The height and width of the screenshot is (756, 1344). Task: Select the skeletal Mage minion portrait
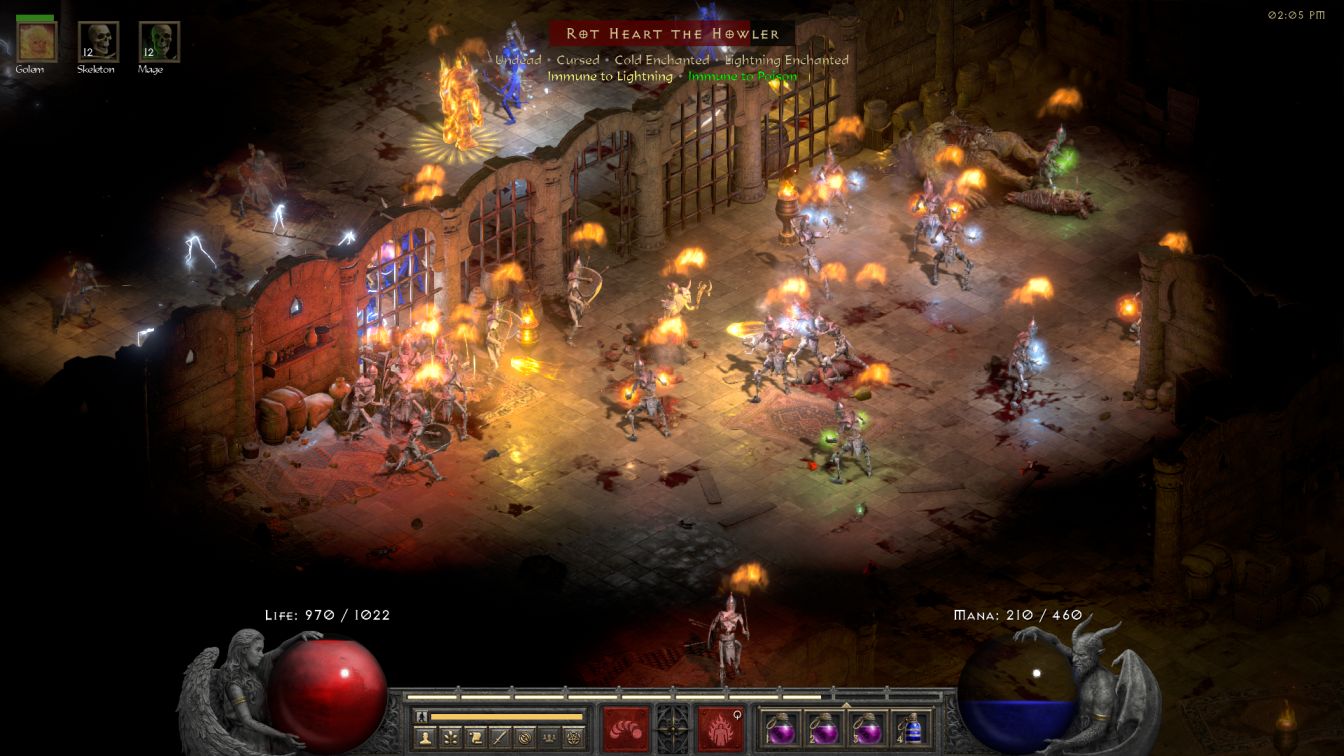(159, 42)
